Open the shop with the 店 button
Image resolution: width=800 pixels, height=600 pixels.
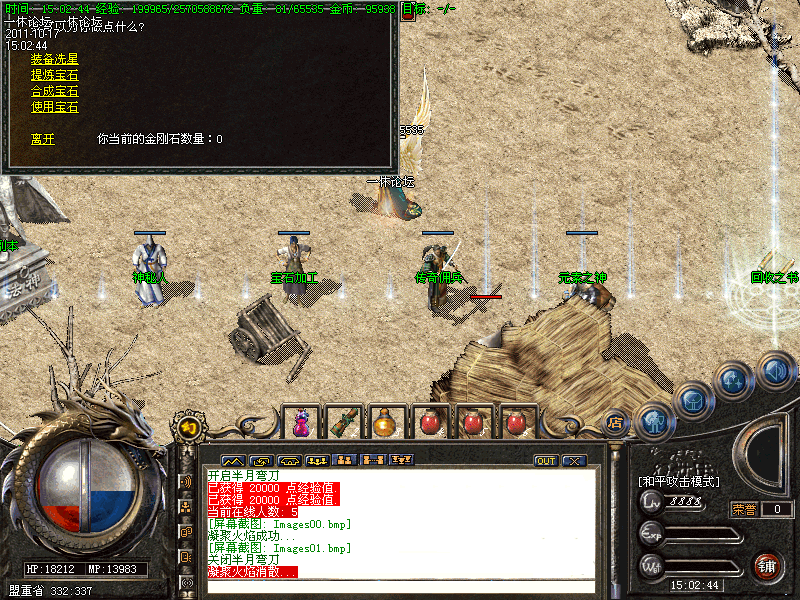[x=615, y=422]
